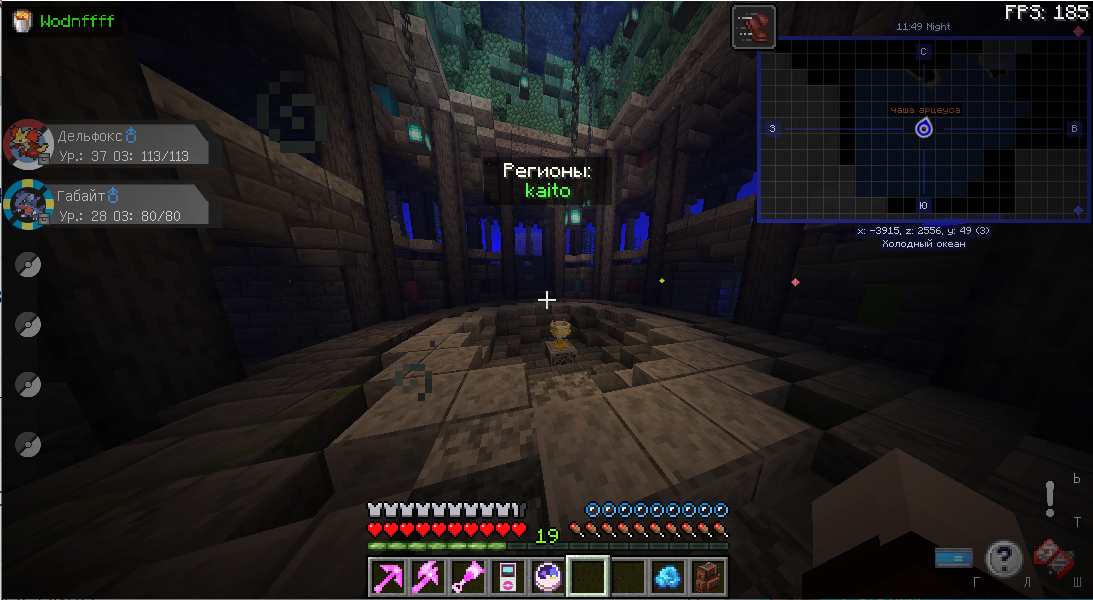
Task: Select the pink axe hotbar slot
Action: point(427,577)
